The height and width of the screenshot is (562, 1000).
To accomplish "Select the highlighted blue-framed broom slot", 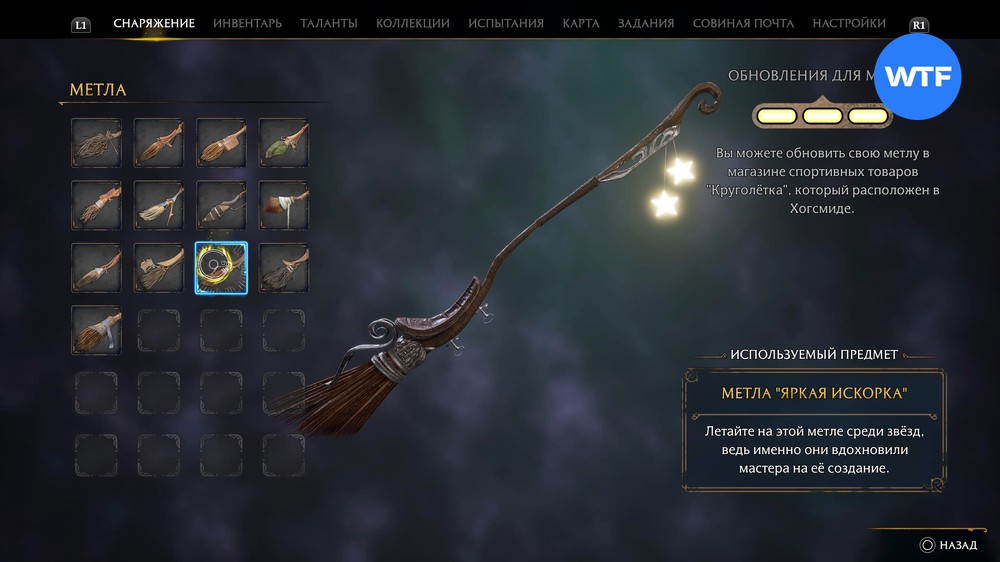I will click(221, 267).
